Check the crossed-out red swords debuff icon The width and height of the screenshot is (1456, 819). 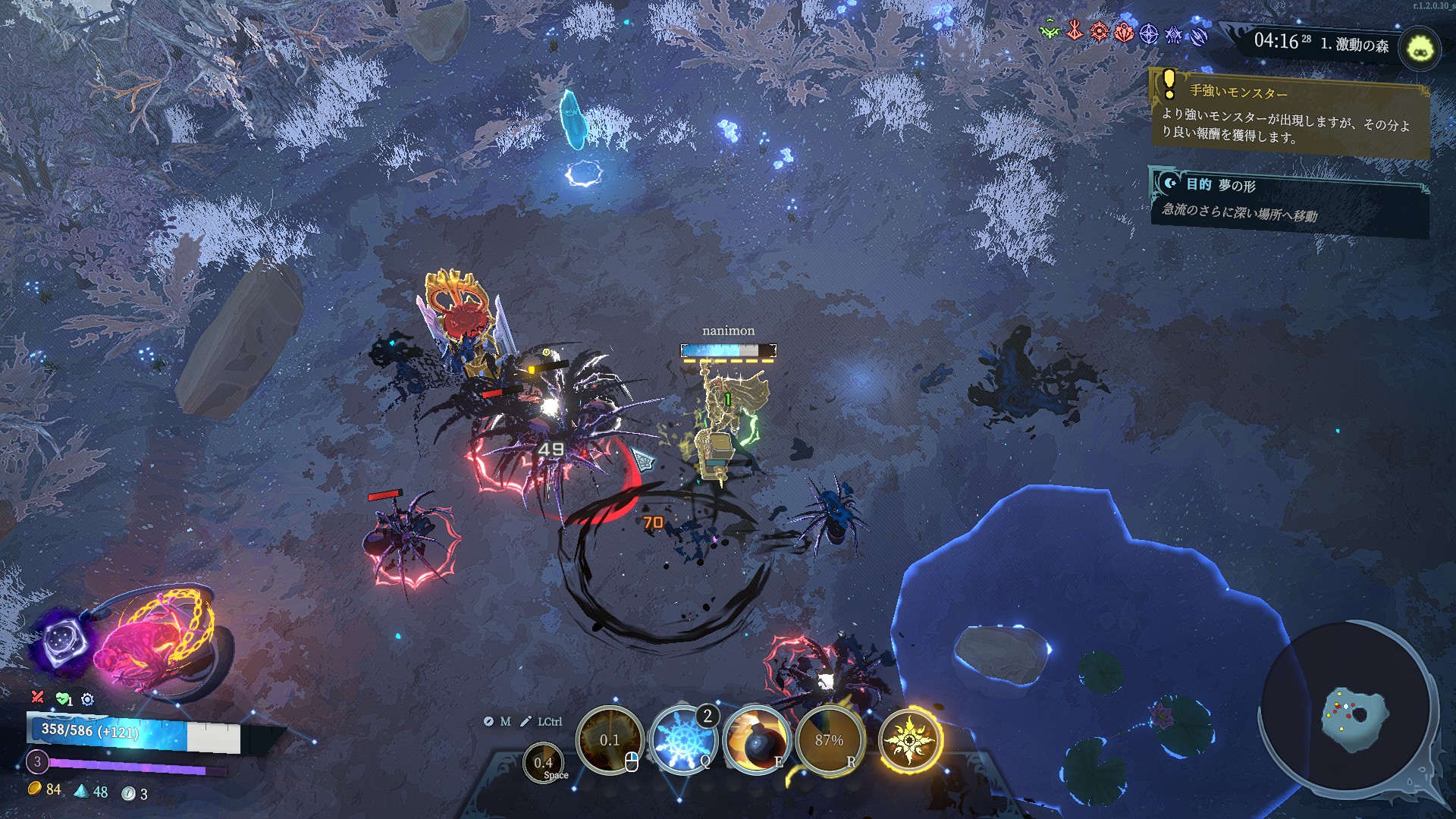(37, 697)
